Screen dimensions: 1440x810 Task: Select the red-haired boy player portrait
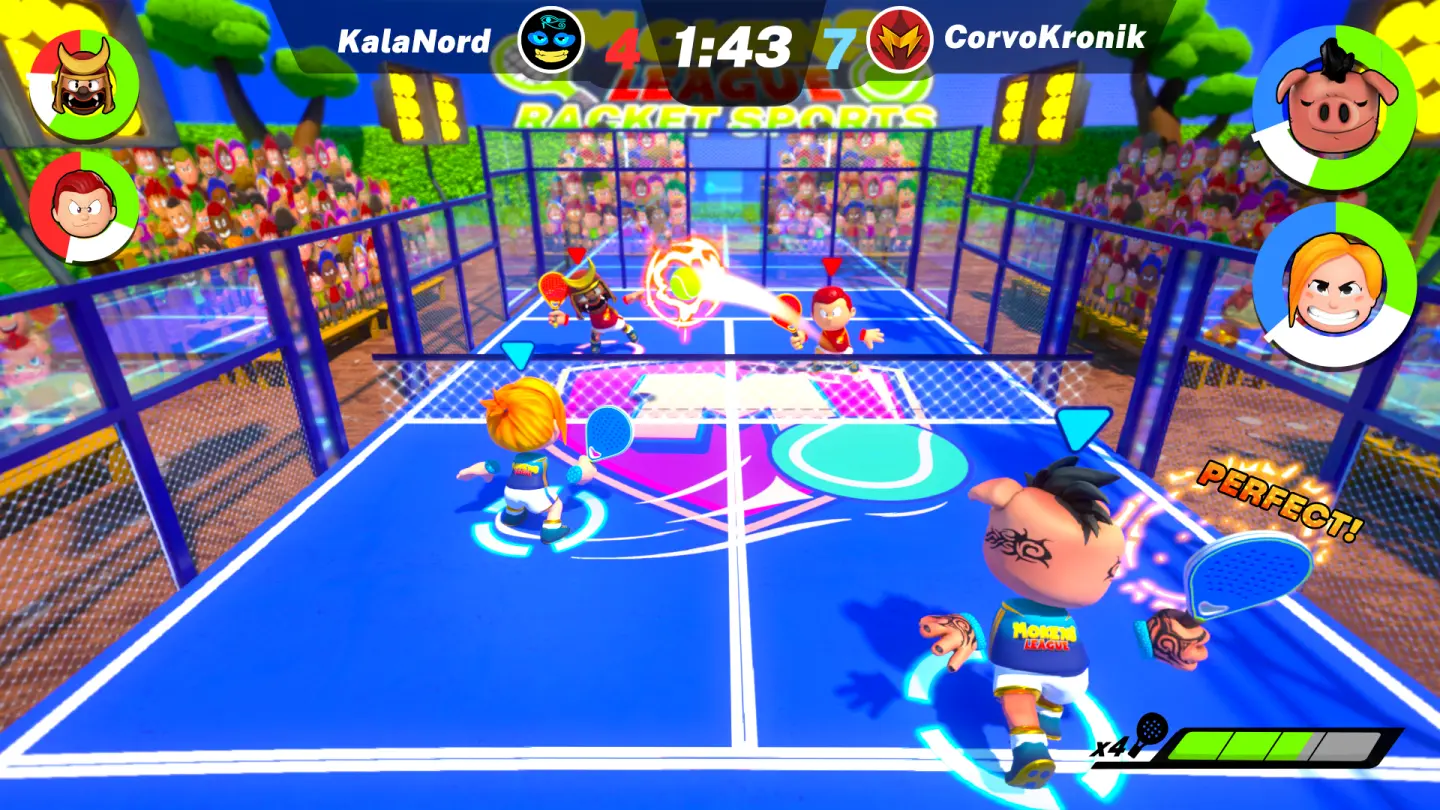[84, 207]
